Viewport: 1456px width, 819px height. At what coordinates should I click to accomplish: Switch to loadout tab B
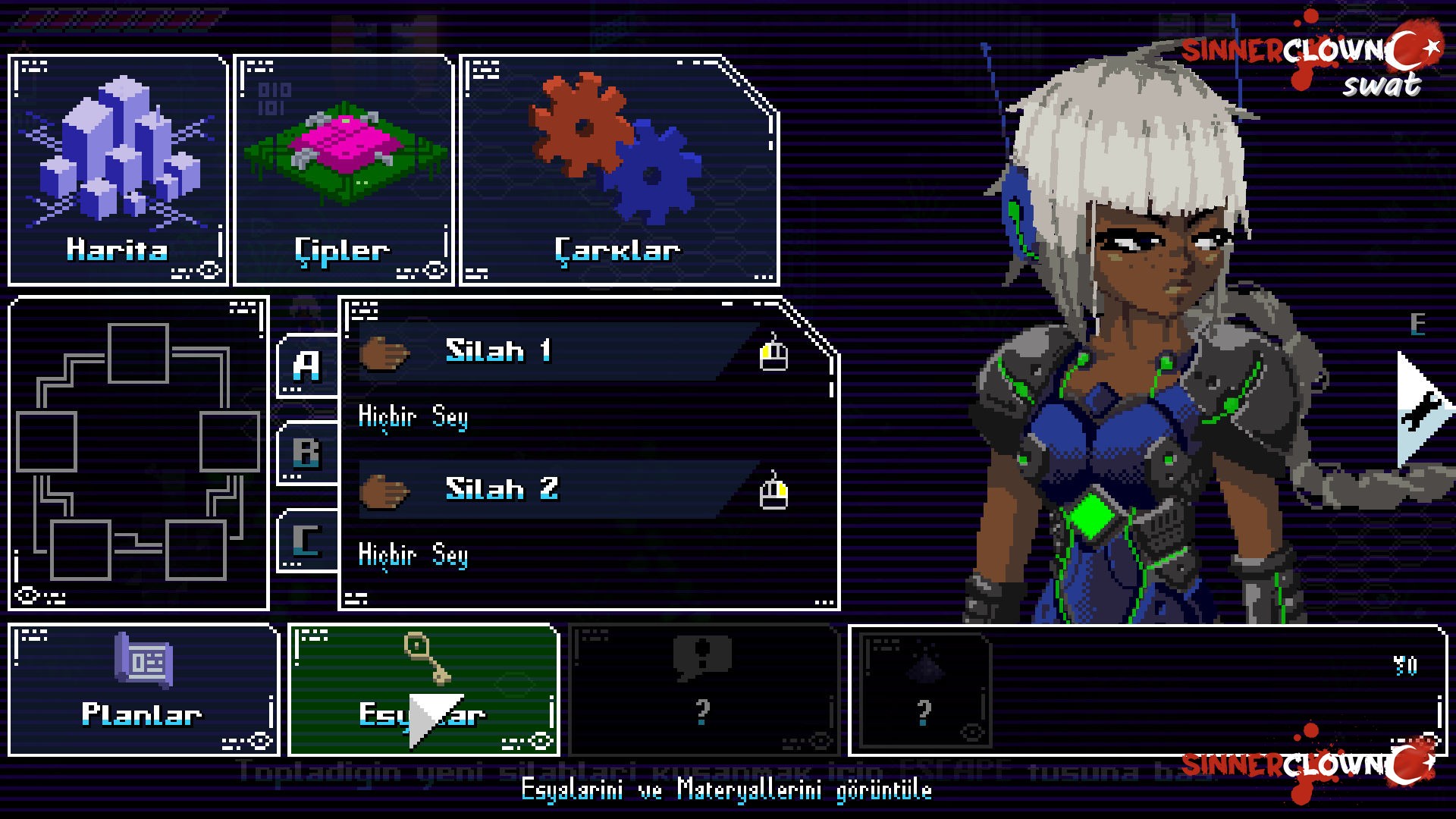[x=307, y=453]
